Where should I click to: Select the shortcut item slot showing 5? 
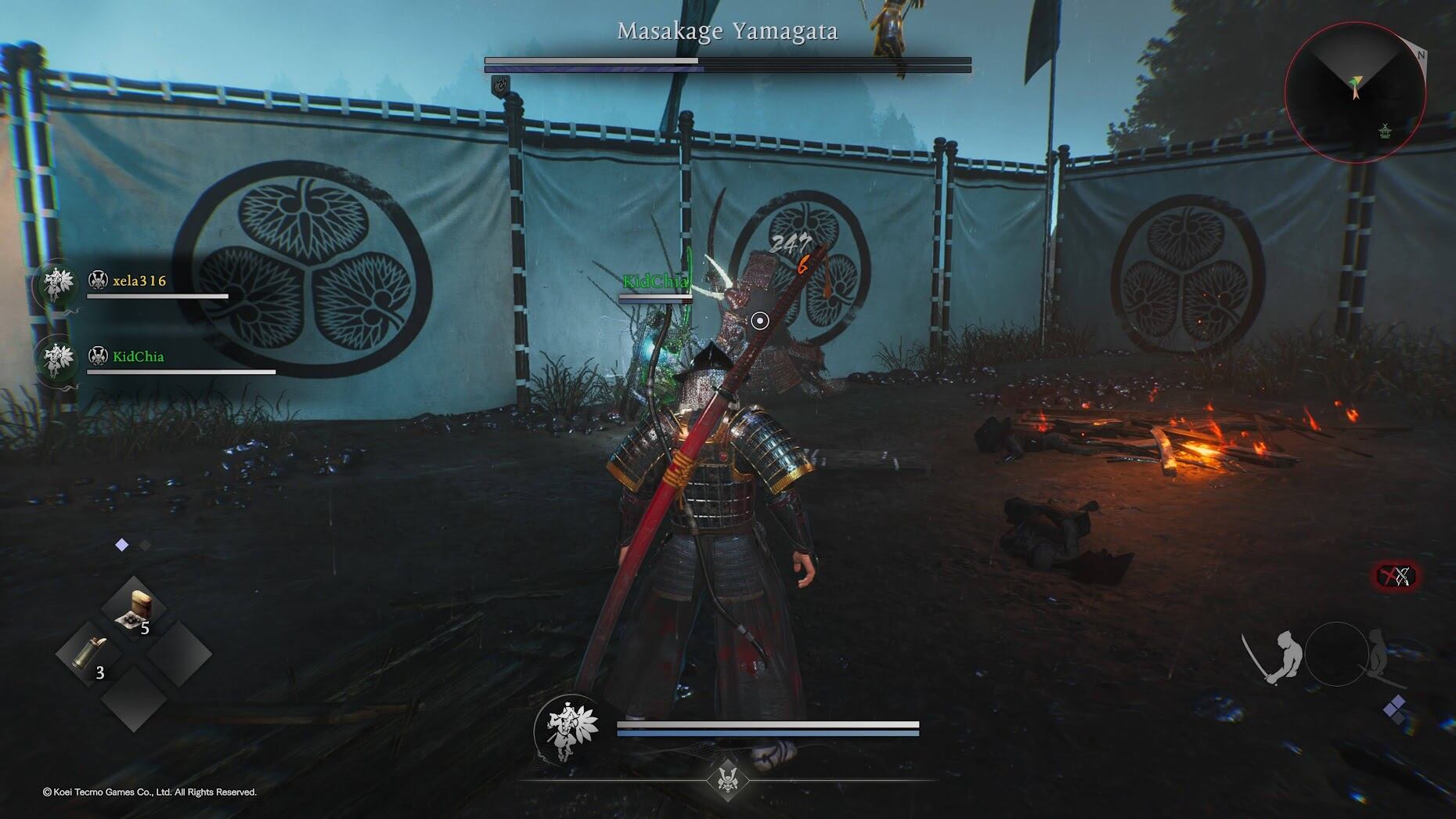pos(133,611)
